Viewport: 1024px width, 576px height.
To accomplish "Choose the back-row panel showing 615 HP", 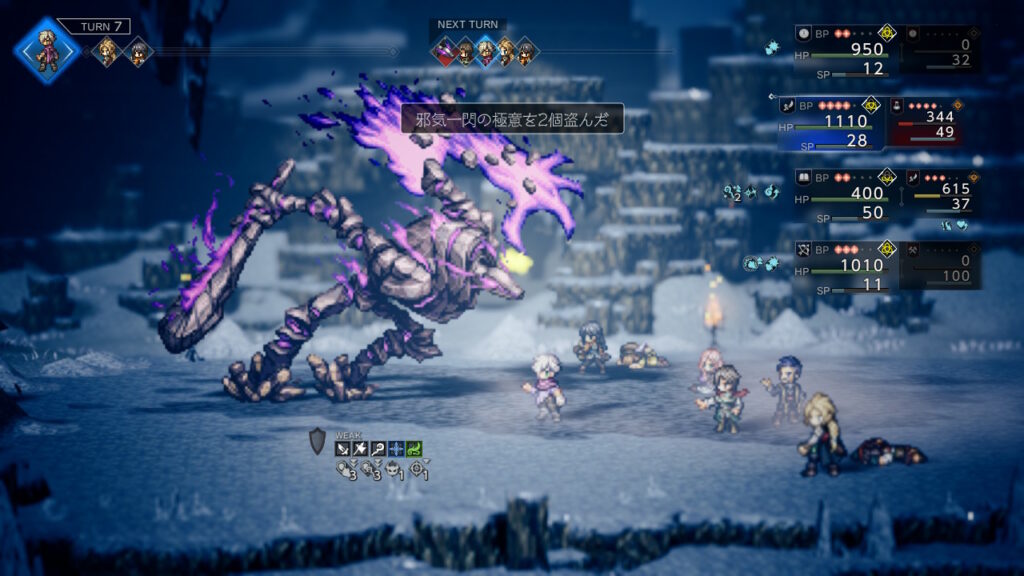I will tap(941, 195).
